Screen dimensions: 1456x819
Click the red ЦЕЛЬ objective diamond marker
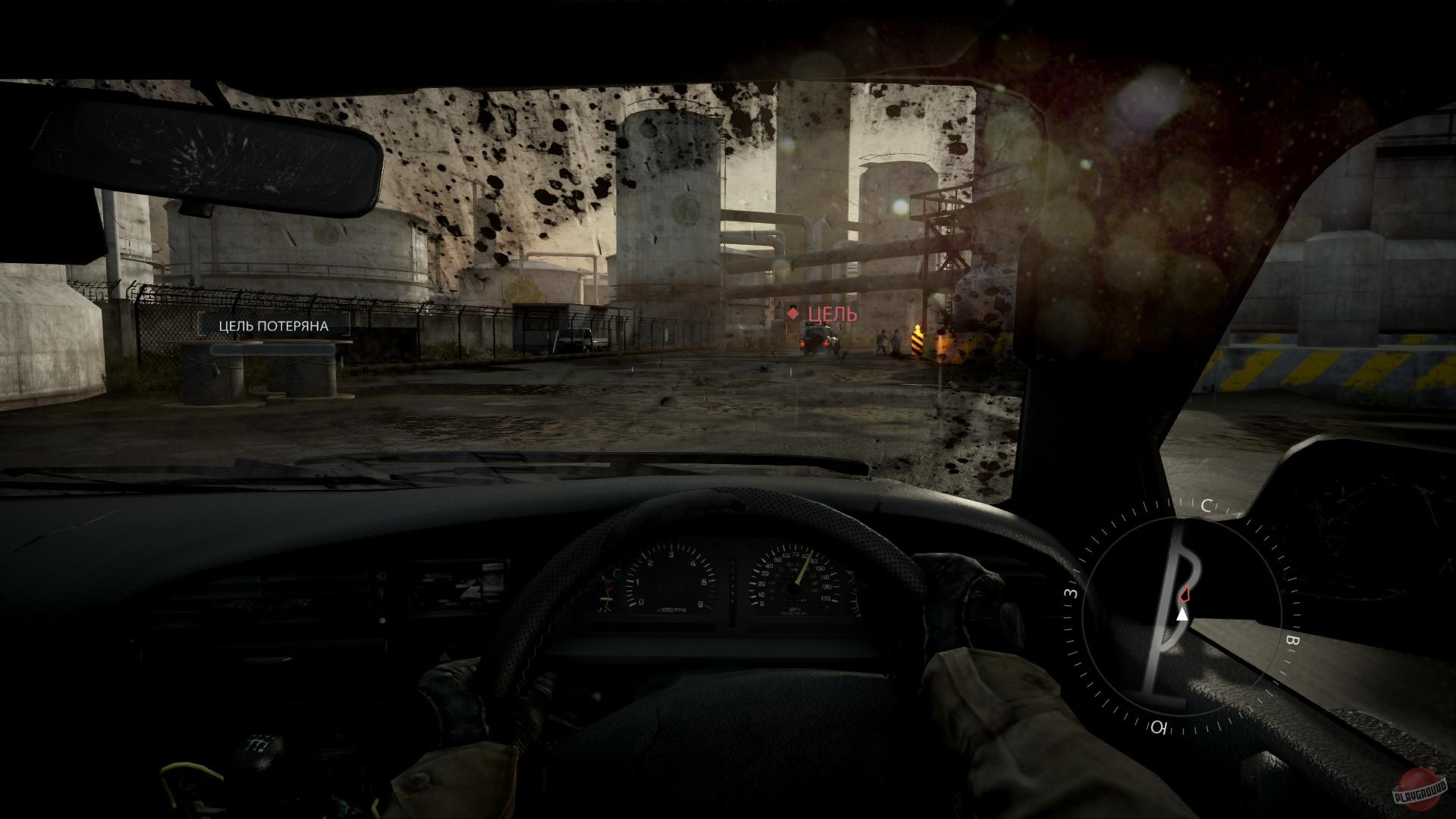794,312
